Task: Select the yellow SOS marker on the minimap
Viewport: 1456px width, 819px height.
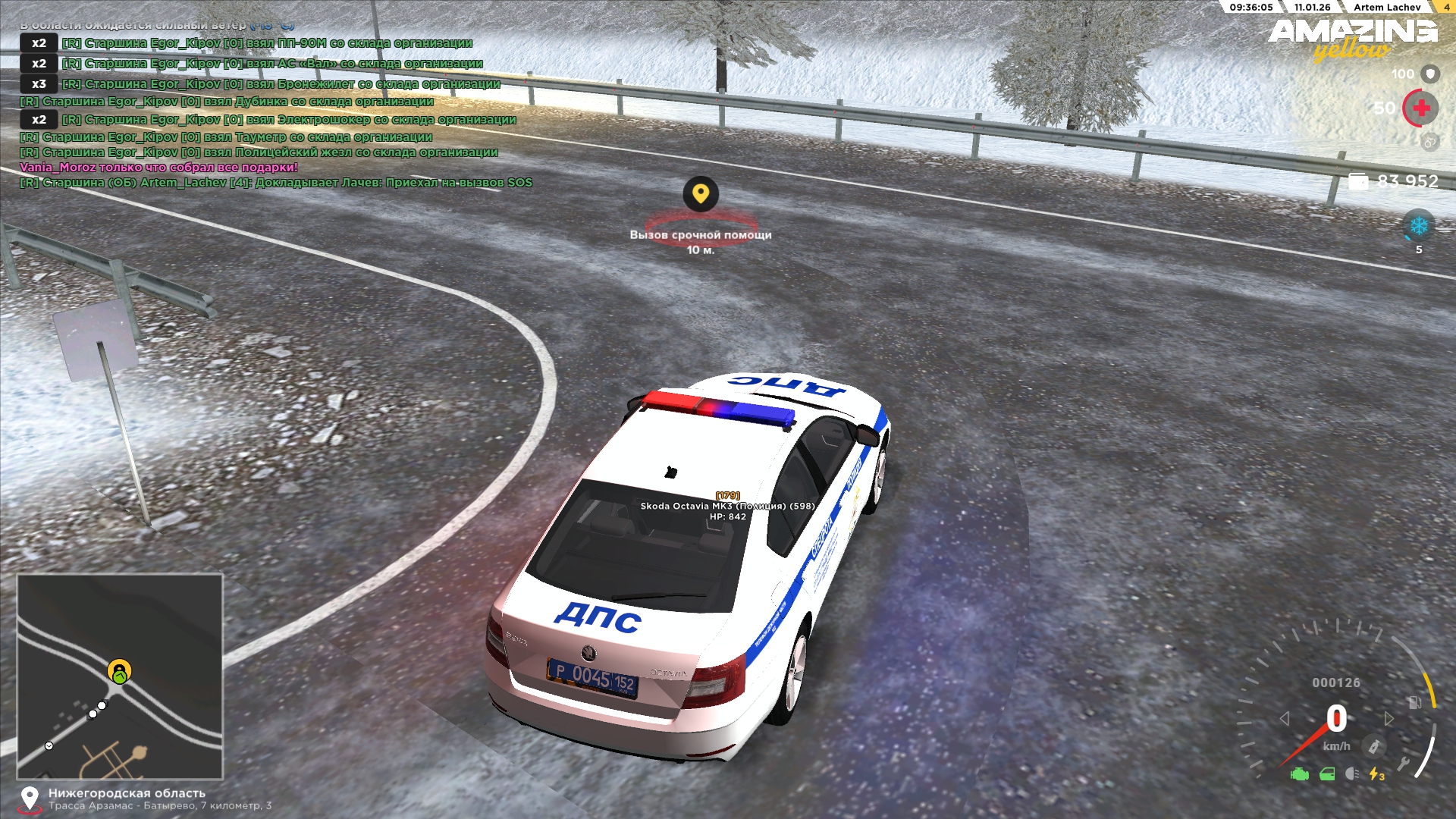Action: (x=119, y=670)
